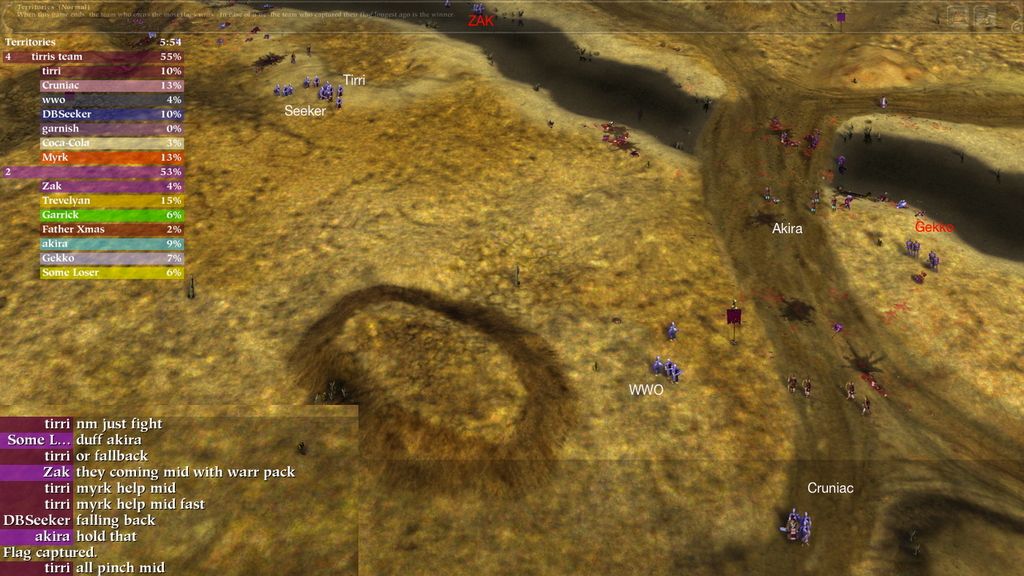Select the tirris team row in scoreboard
1024x576 pixels.
point(93,57)
